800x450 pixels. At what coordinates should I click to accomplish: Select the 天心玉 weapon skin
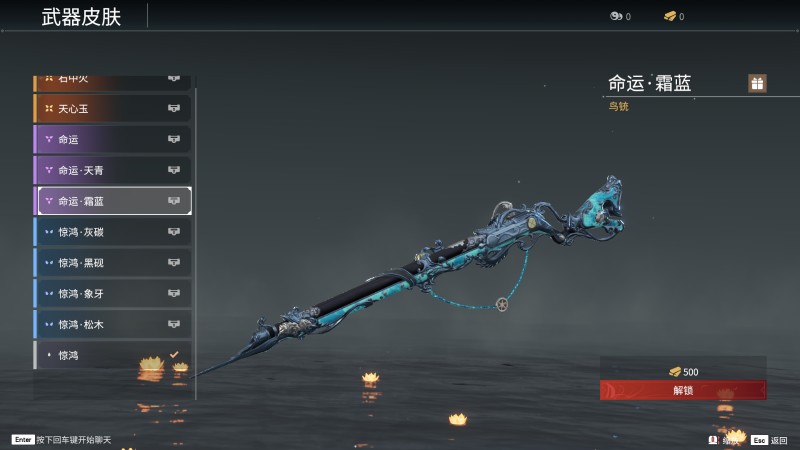(x=113, y=108)
